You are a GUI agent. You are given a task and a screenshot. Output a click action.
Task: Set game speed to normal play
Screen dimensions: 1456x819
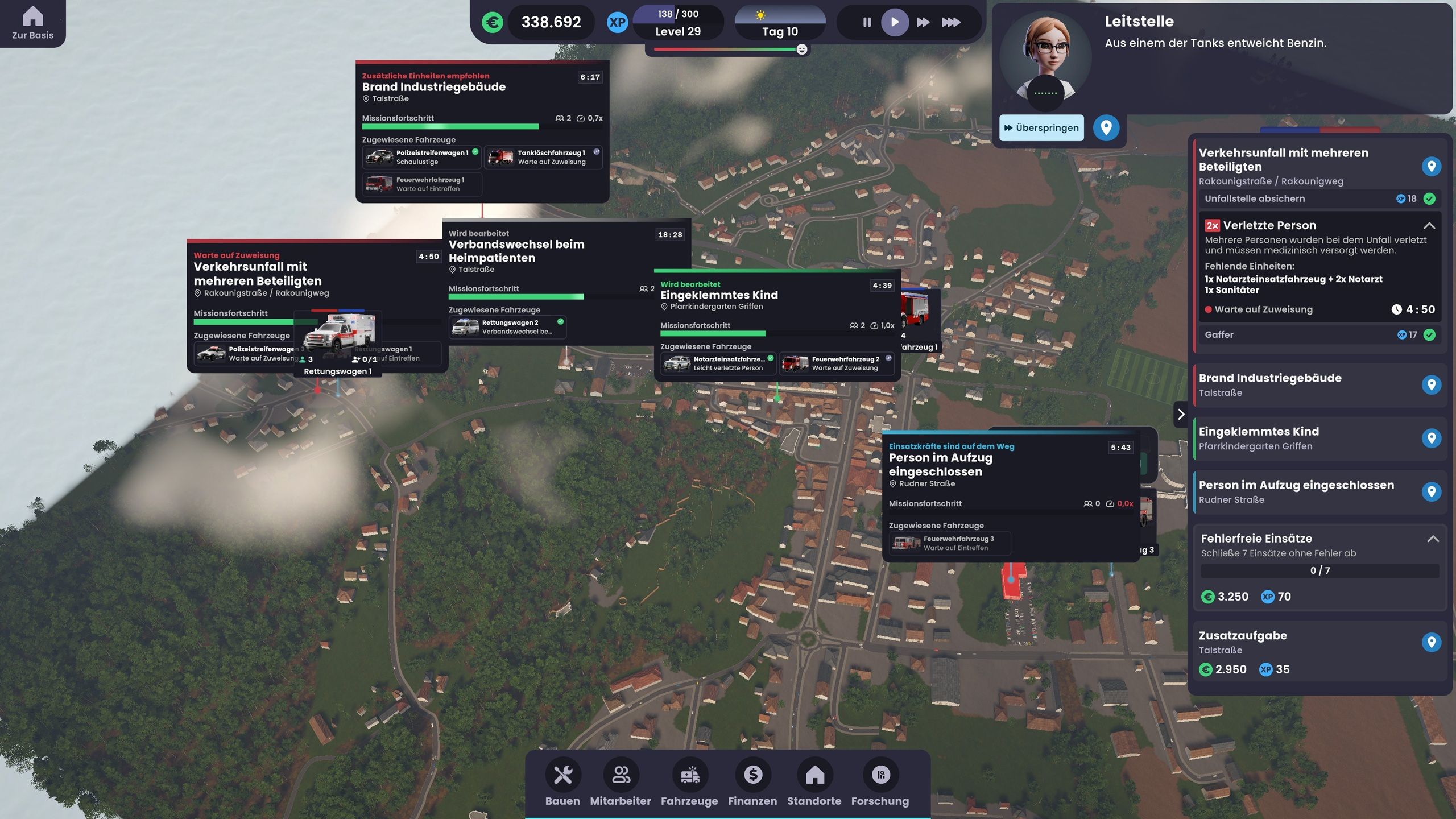894,22
